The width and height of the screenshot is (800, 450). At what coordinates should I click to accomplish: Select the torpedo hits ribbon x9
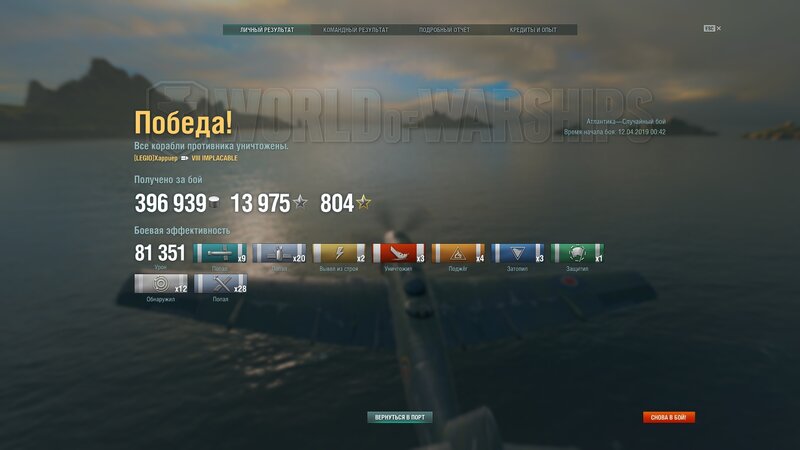click(219, 254)
